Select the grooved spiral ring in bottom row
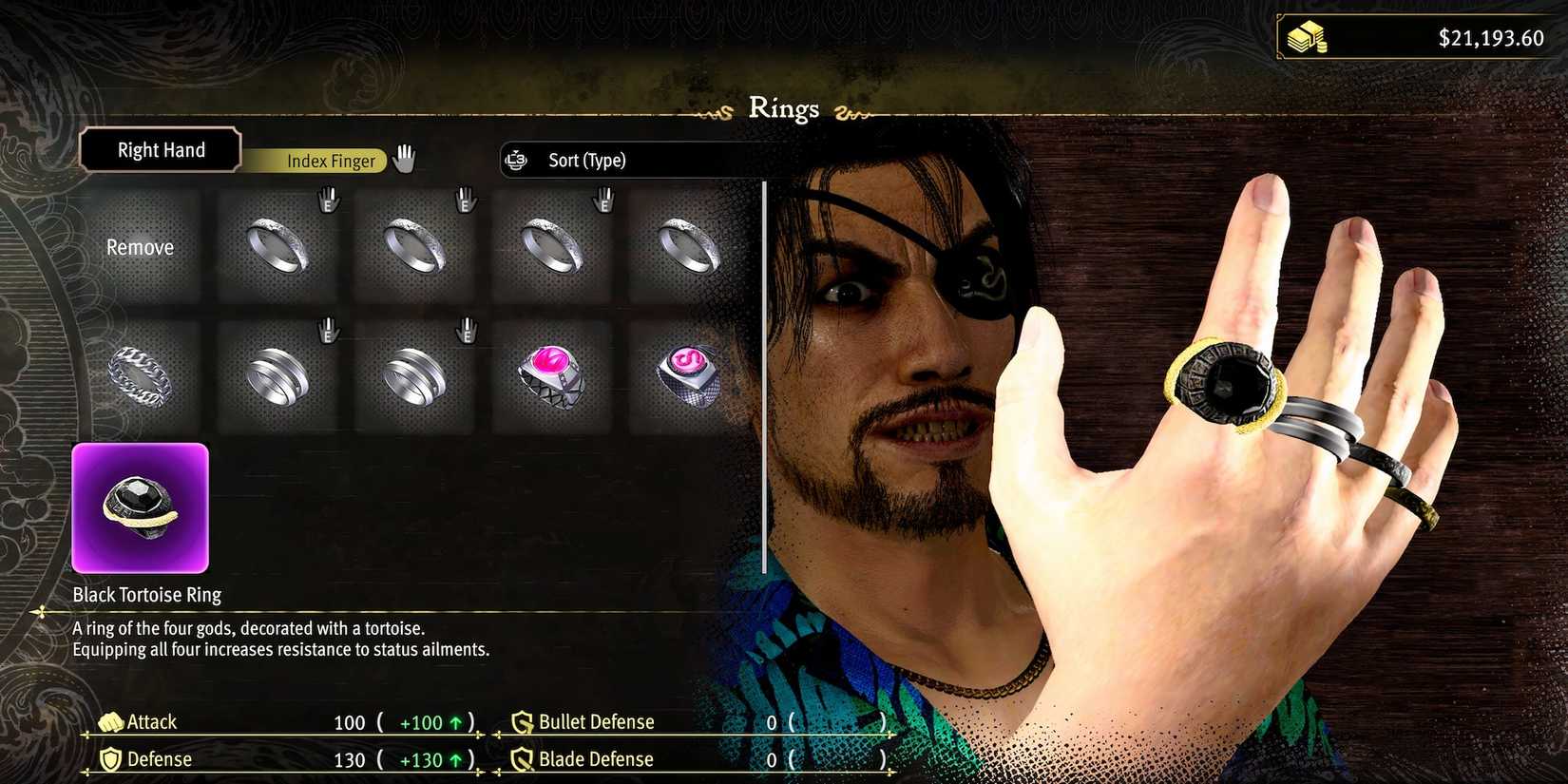This screenshot has width=1568, height=784. 280,375
